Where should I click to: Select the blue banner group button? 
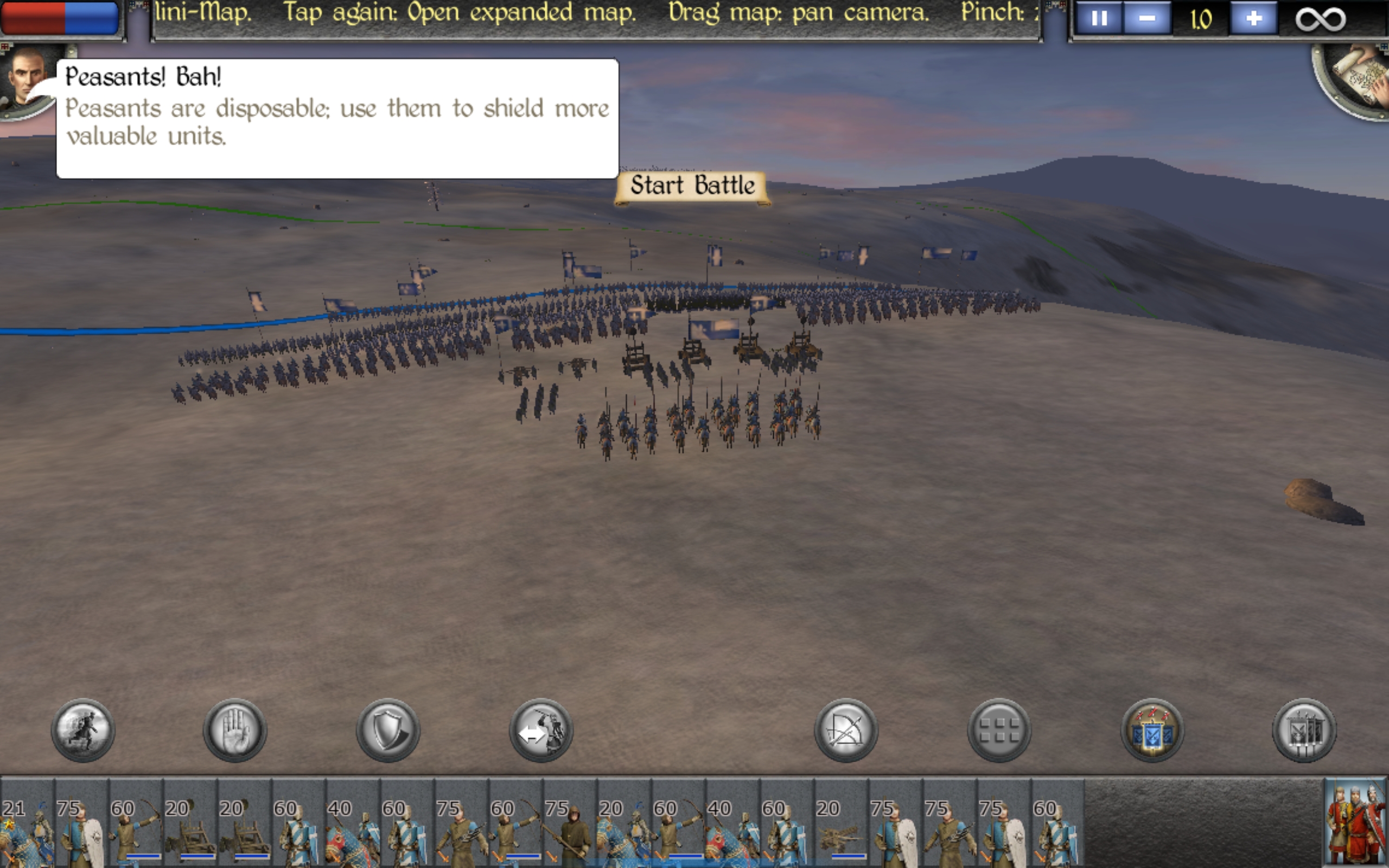[x=1151, y=730]
